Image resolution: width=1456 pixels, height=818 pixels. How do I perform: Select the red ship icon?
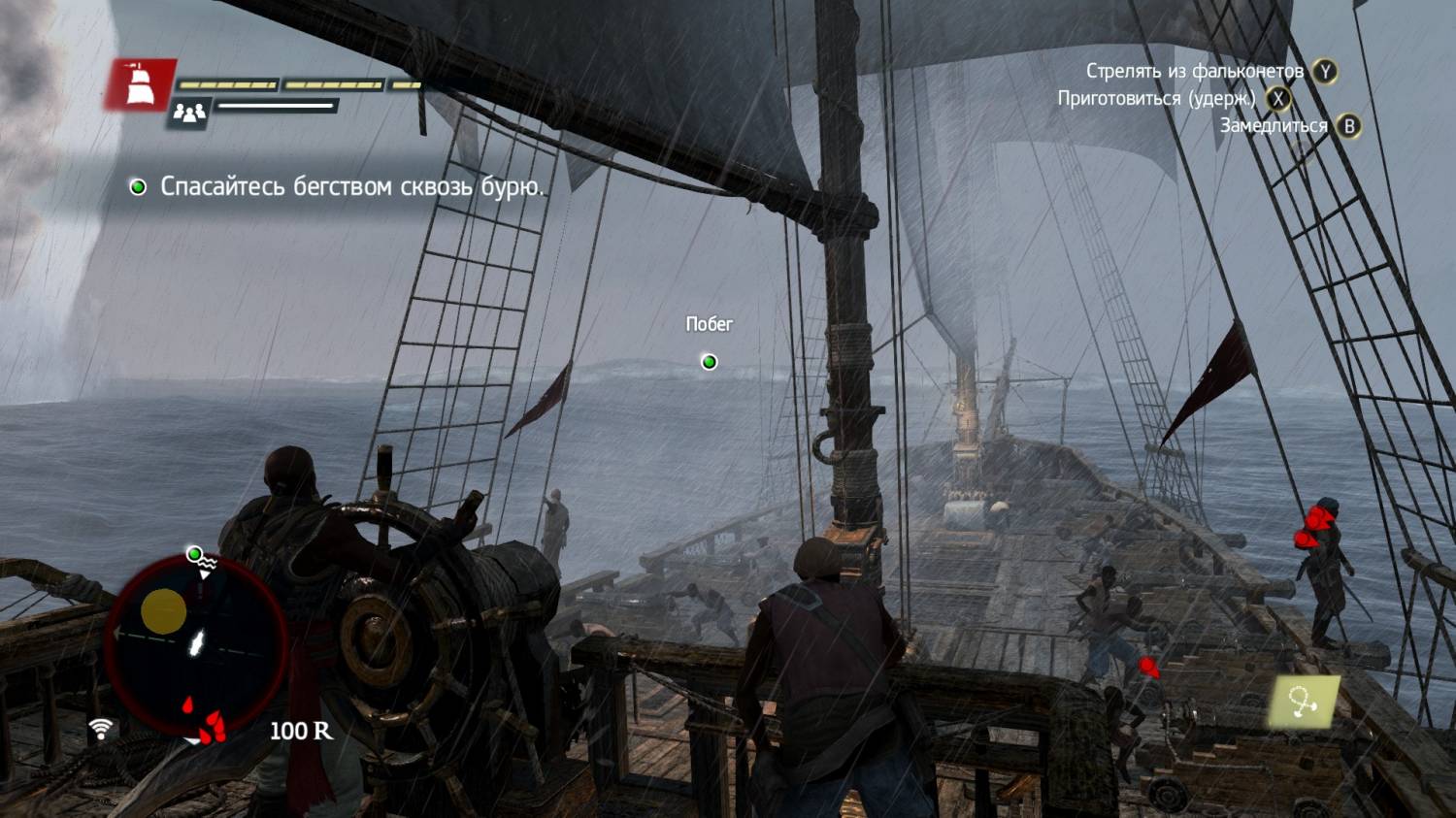tap(140, 83)
